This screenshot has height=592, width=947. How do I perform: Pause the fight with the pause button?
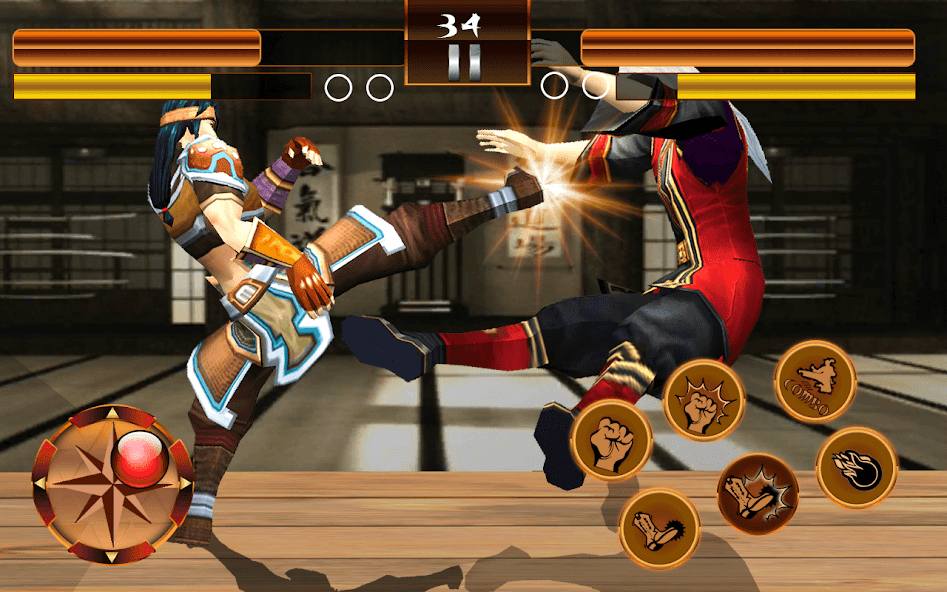point(467,62)
